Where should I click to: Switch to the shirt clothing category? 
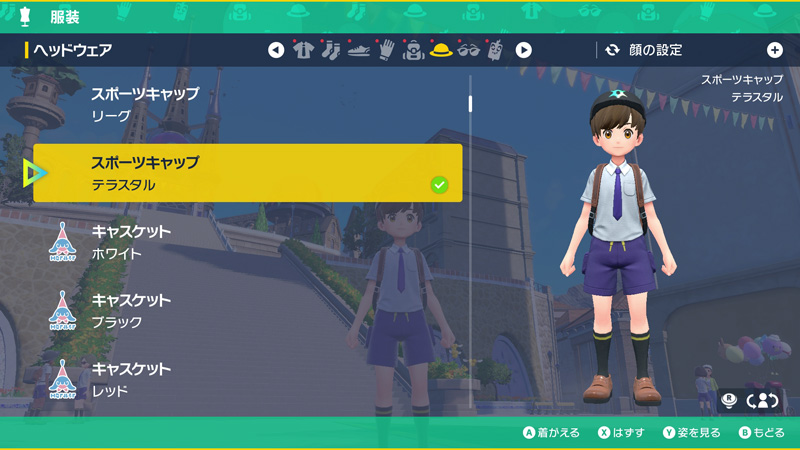tap(304, 50)
